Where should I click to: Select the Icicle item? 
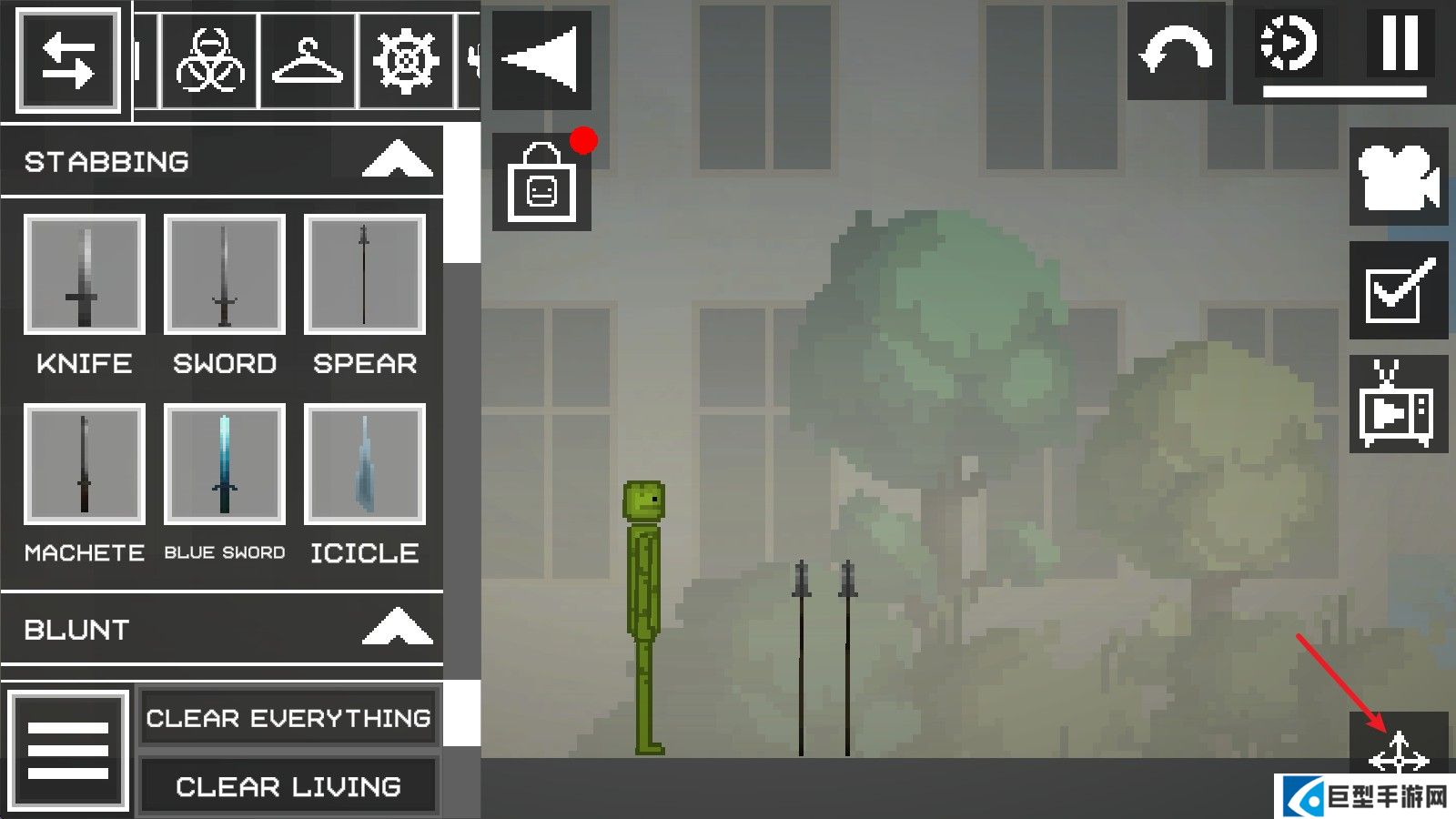click(x=364, y=464)
